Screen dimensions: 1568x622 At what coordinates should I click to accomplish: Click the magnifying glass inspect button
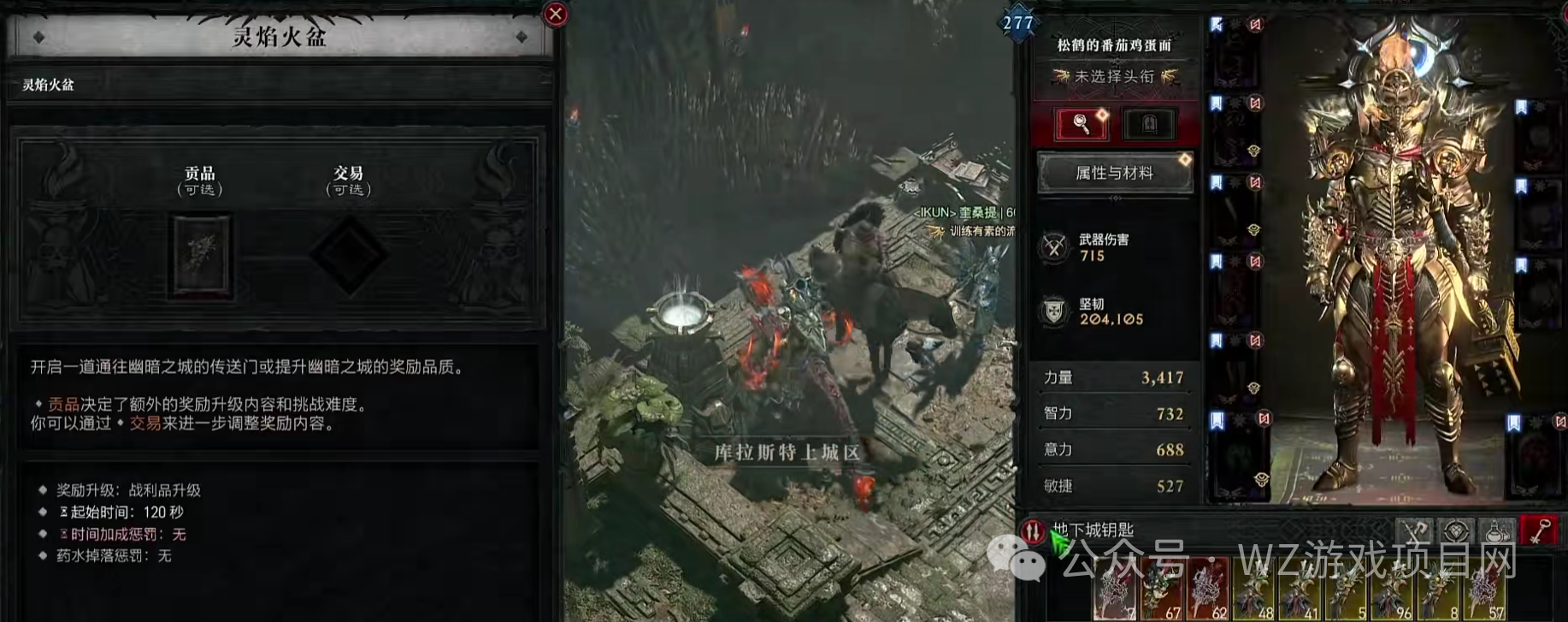[1082, 124]
